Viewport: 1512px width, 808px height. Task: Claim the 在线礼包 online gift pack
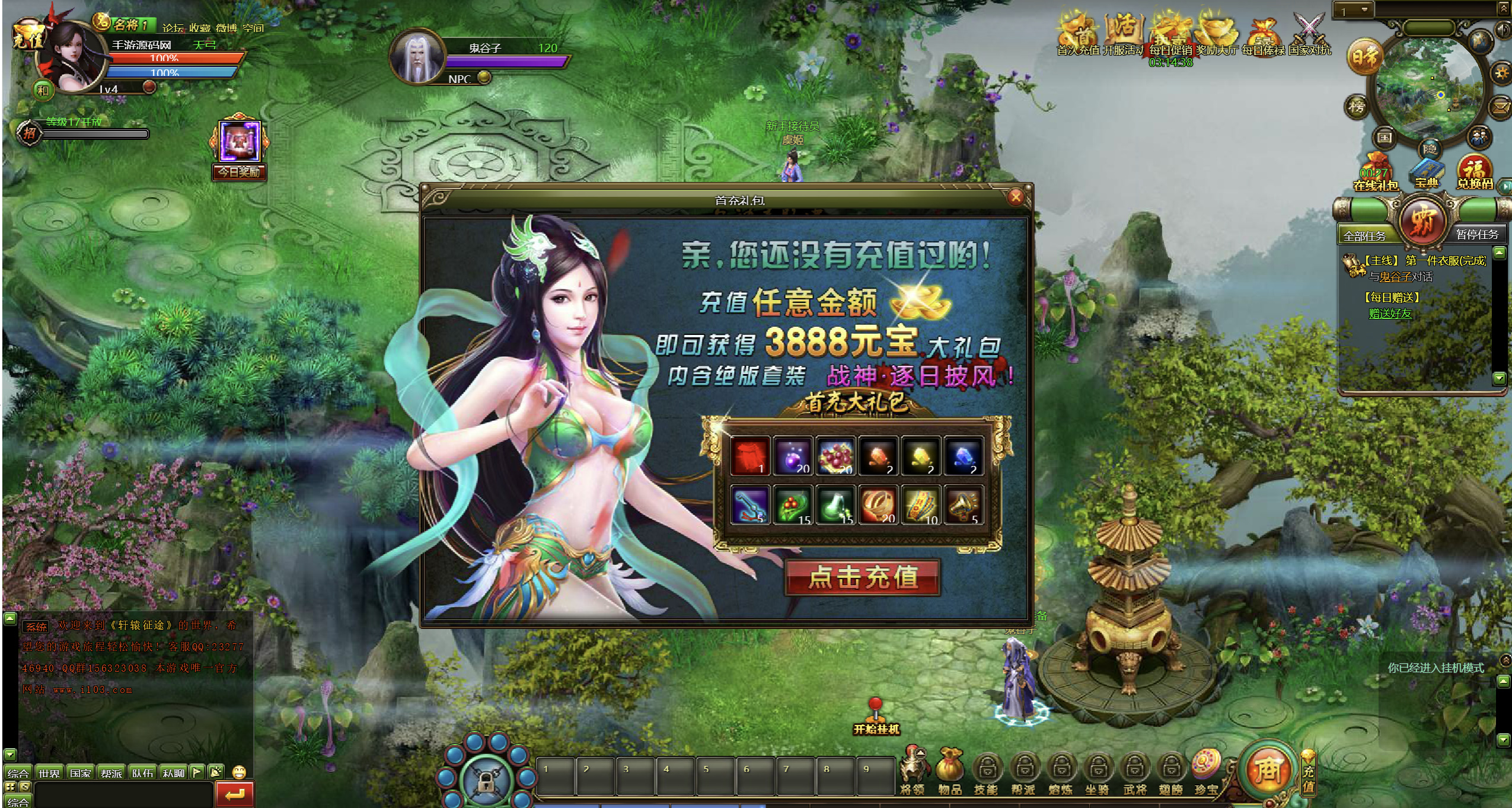(1376, 172)
